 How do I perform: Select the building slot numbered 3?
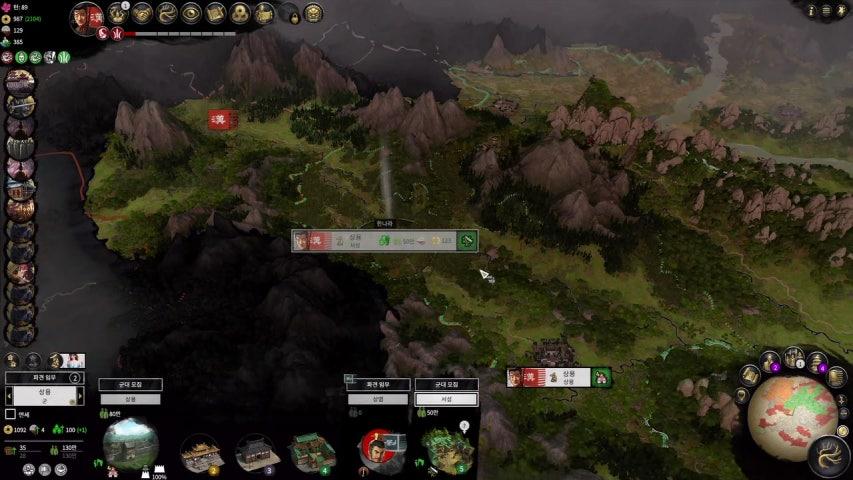coord(257,451)
